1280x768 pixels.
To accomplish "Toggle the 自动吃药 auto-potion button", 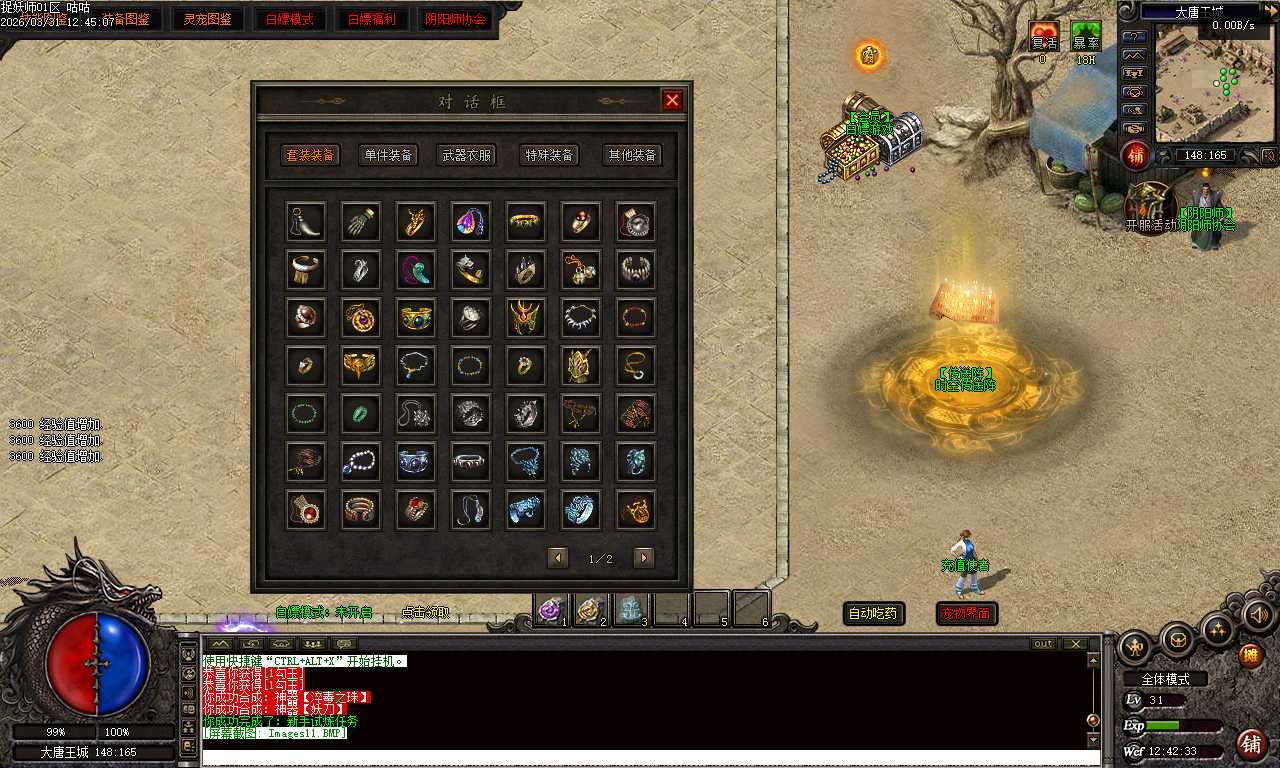I will coord(873,614).
